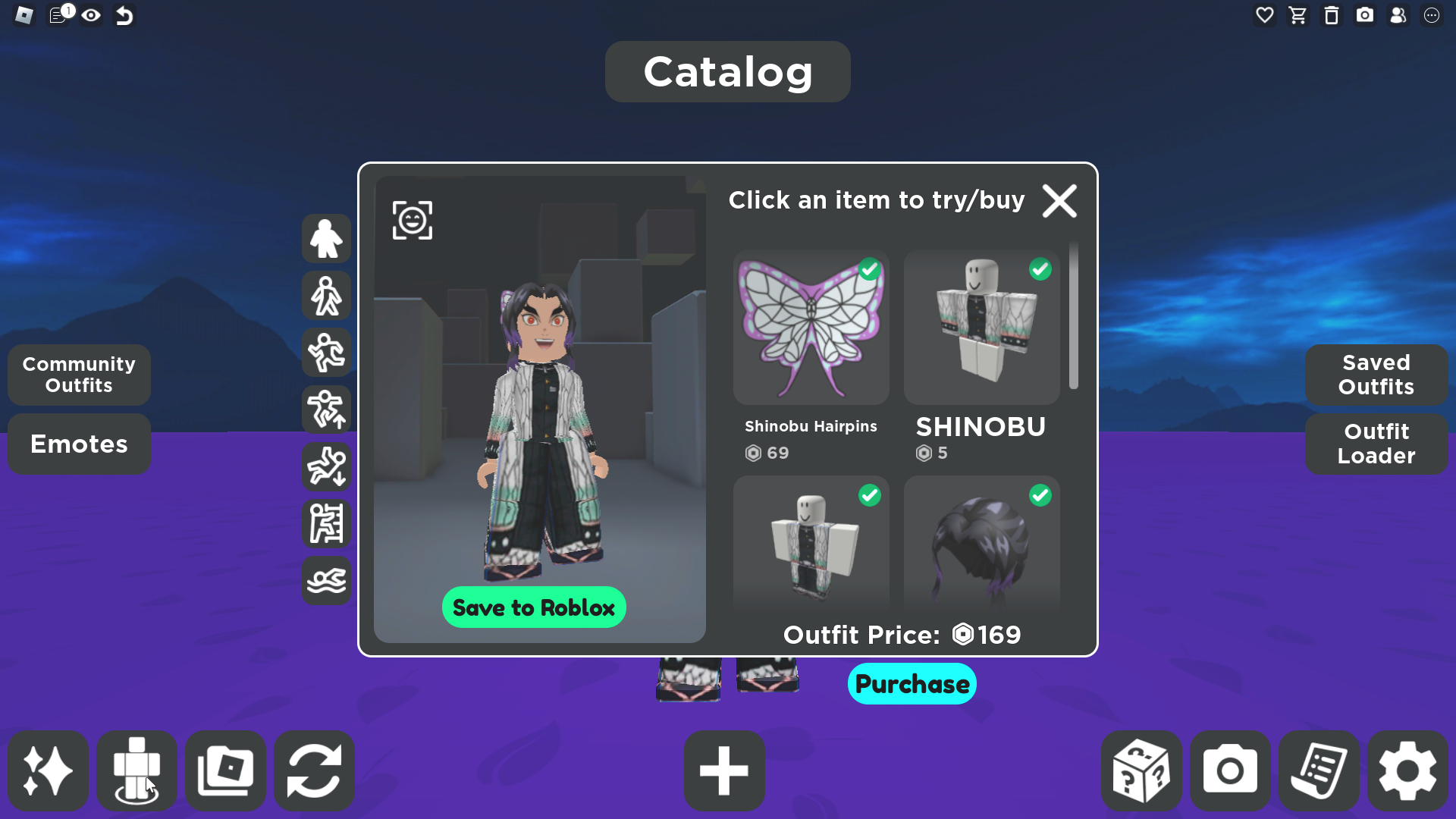
Task: Toggle the face zoom camera icon
Action: click(x=413, y=221)
